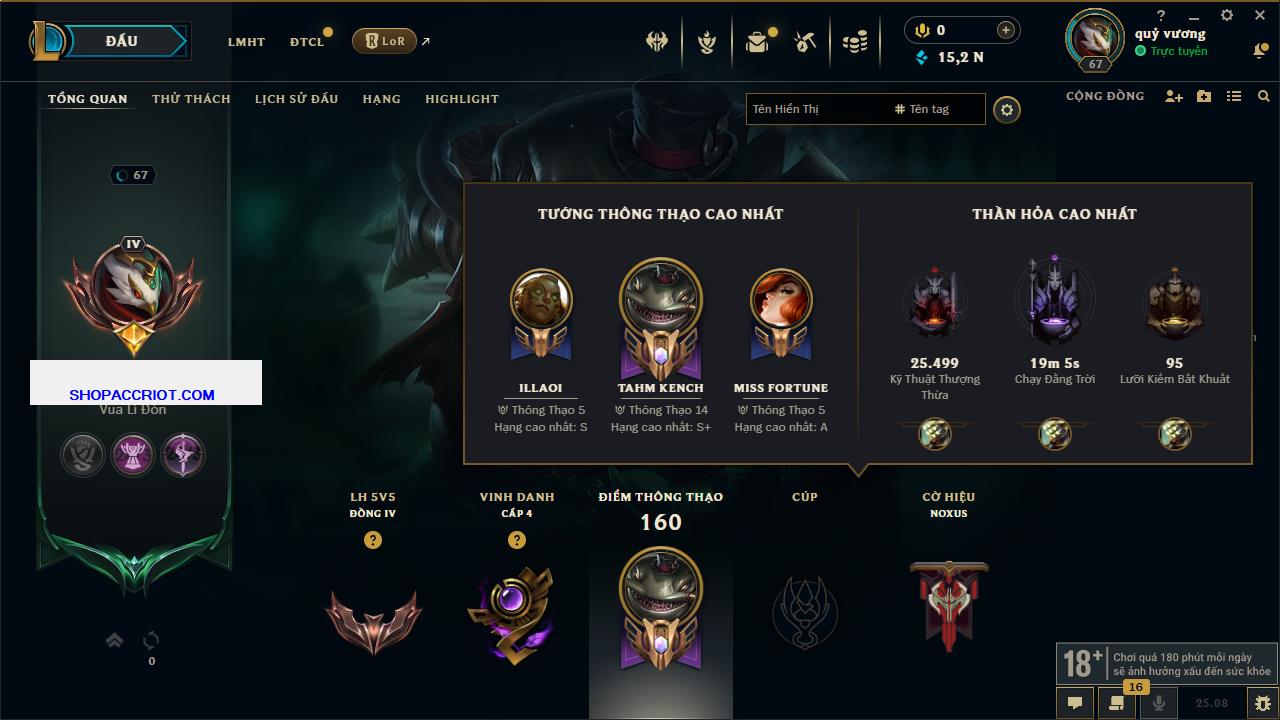This screenshot has width=1280, height=720.
Task: Open the store coins icon
Action: point(855,42)
